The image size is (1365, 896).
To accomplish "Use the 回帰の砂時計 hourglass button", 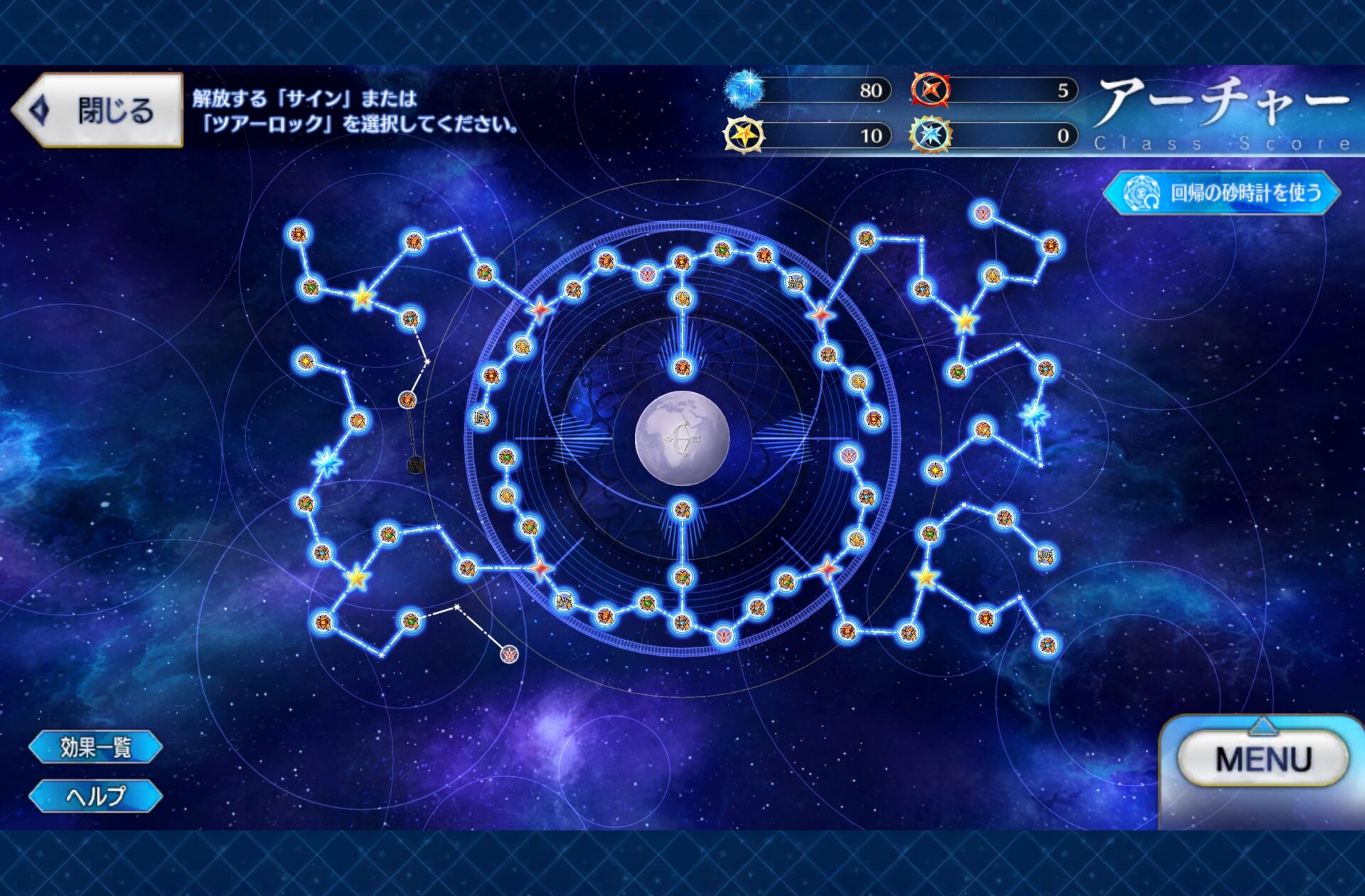I will [x=1221, y=193].
